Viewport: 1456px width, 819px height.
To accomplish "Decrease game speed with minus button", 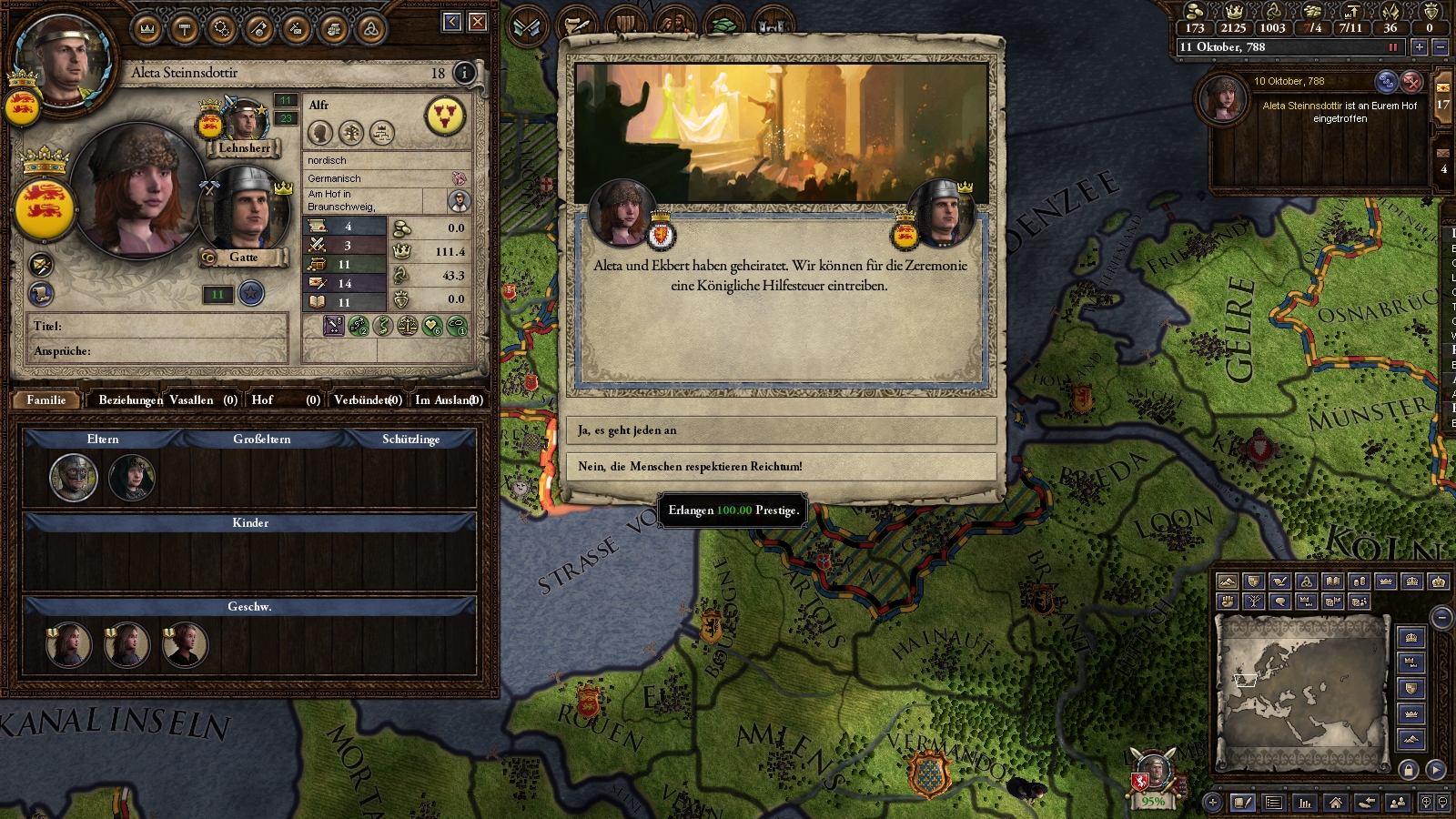I will pos(1440,47).
